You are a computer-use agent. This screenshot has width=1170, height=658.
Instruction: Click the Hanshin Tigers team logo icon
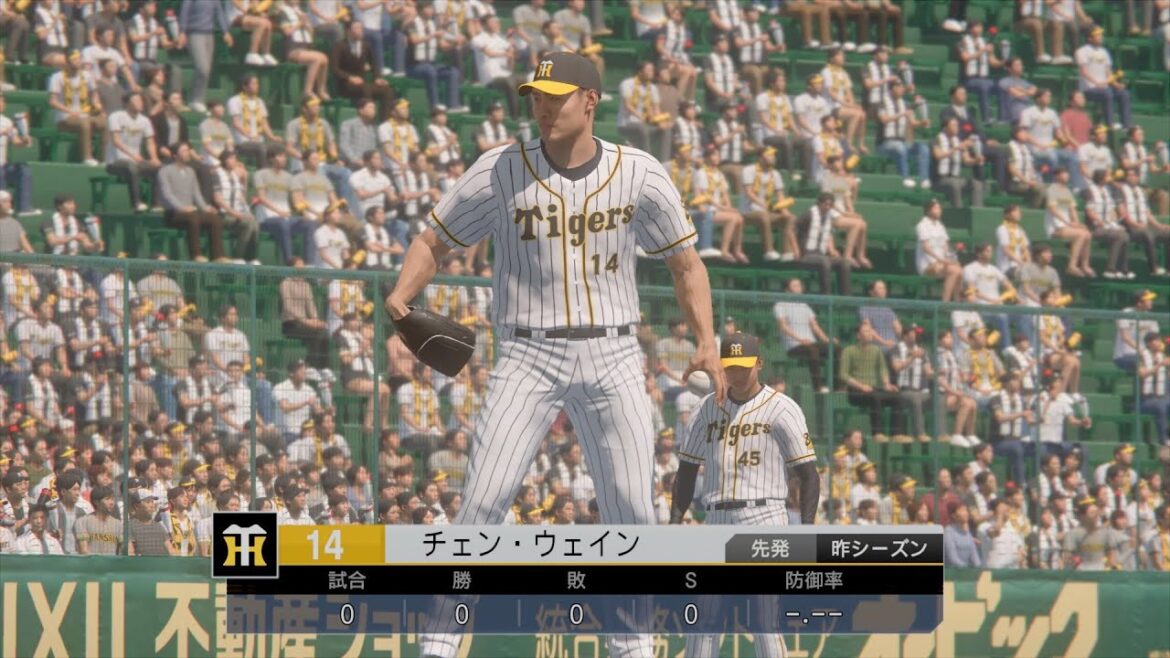point(245,545)
